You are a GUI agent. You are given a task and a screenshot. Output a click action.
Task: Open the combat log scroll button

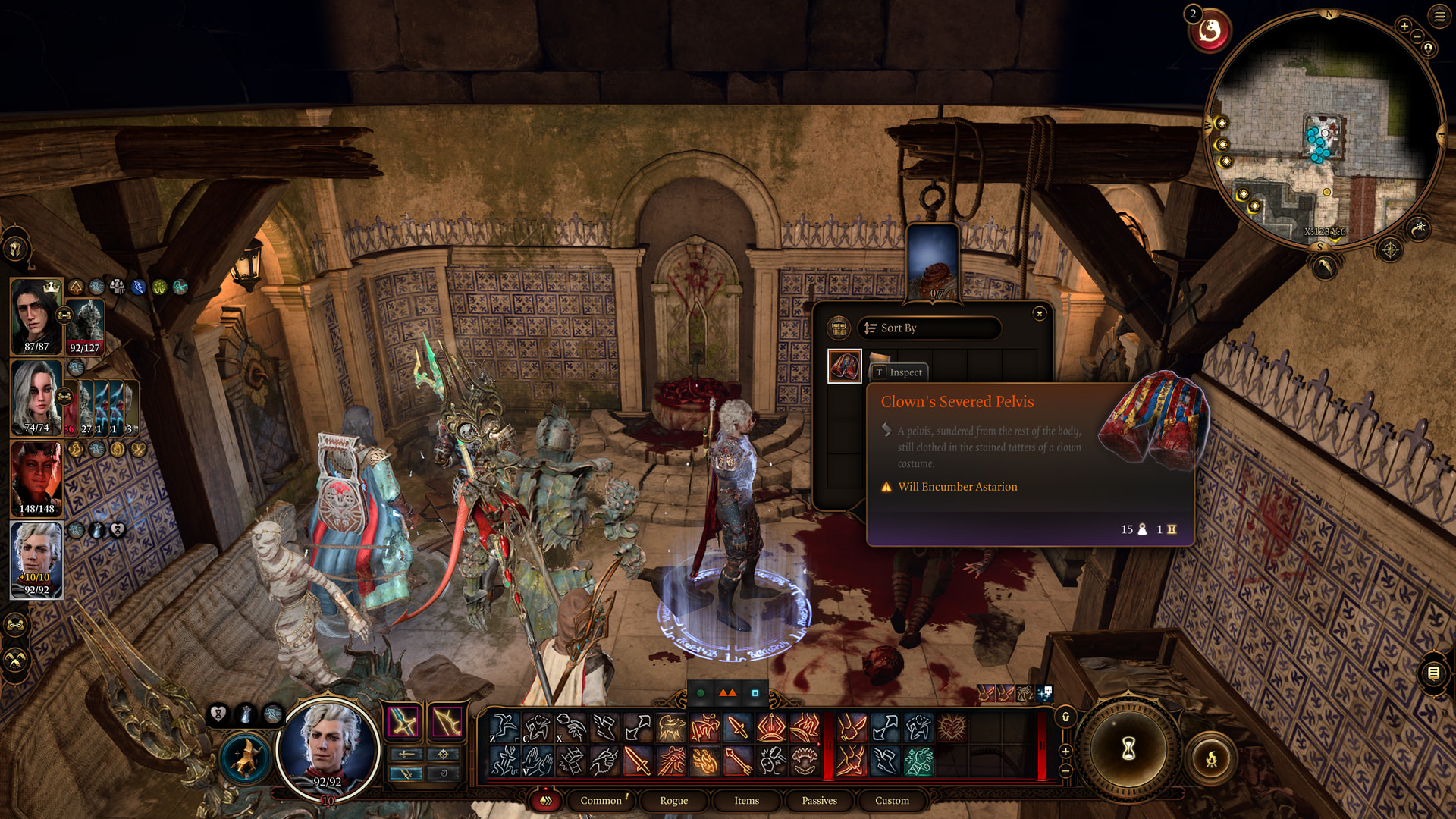click(1433, 673)
